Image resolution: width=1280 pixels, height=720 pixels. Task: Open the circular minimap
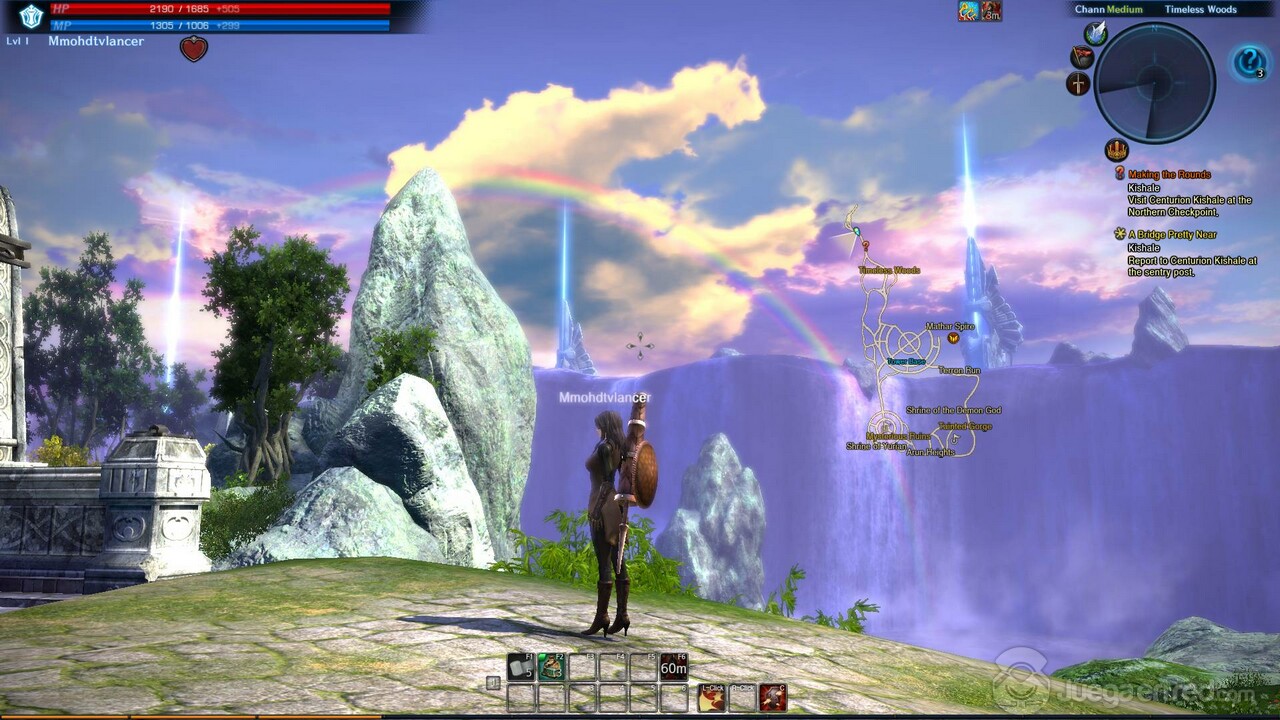pos(1154,83)
